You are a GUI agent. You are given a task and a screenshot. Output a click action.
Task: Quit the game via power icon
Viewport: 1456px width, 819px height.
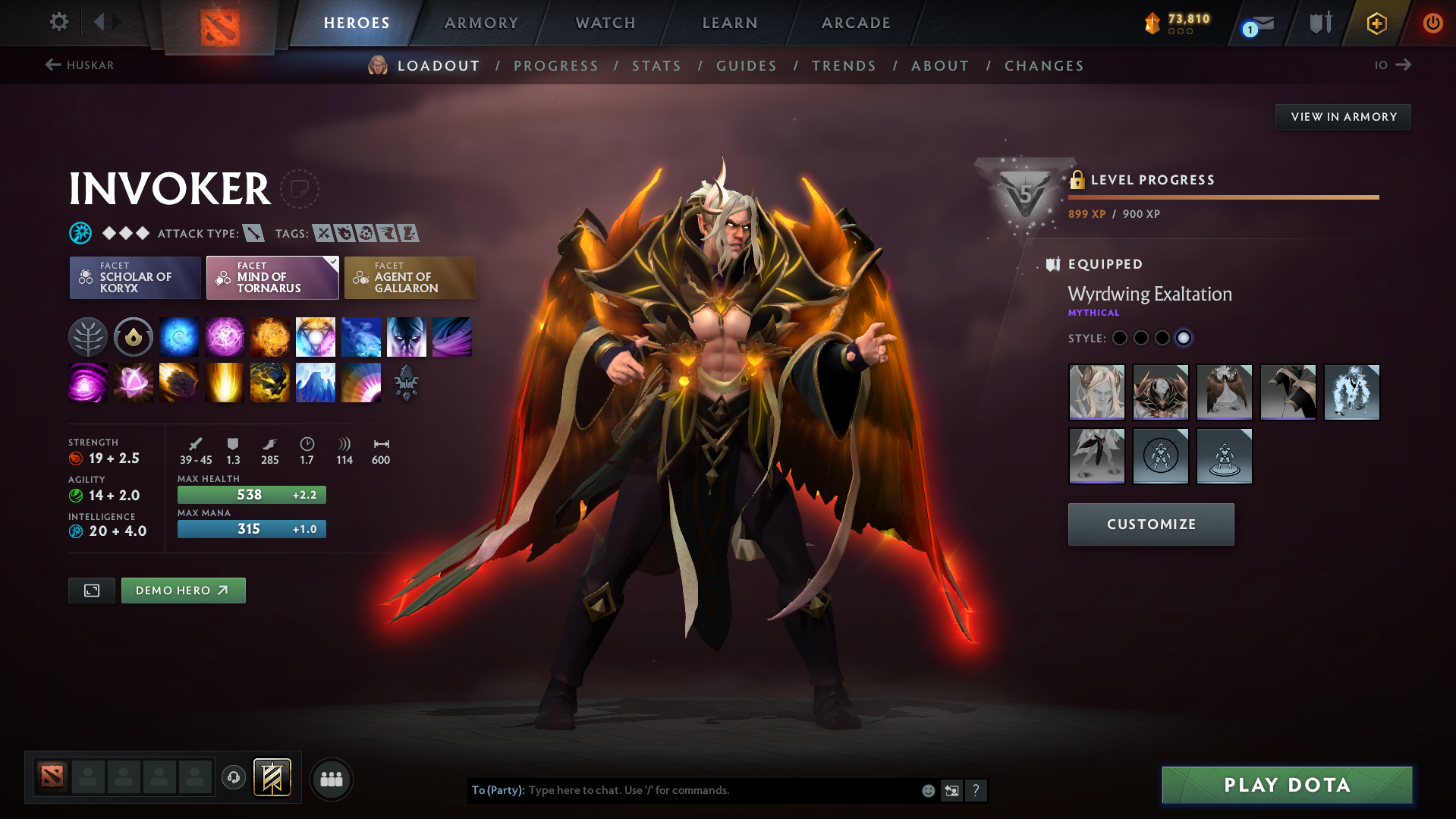click(x=1432, y=23)
